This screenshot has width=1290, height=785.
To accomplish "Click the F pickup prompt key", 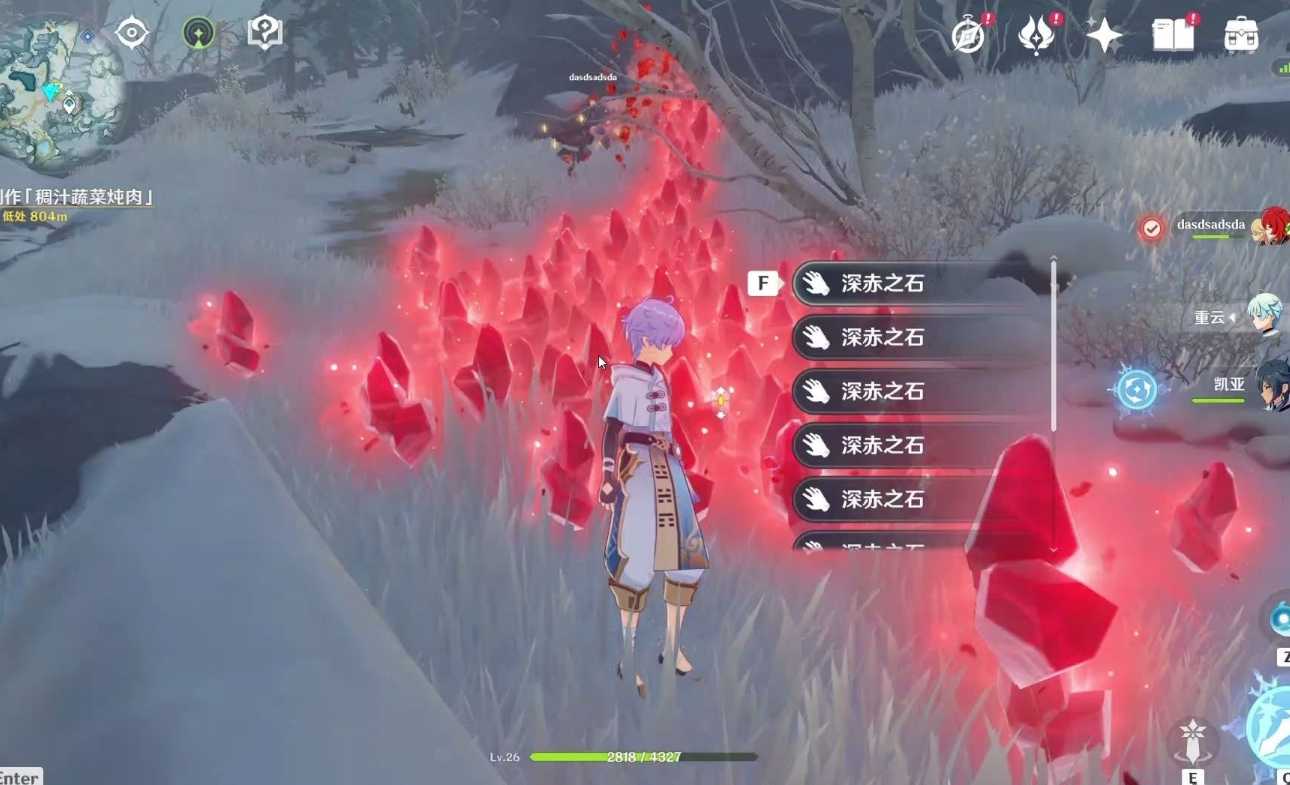I will point(761,283).
